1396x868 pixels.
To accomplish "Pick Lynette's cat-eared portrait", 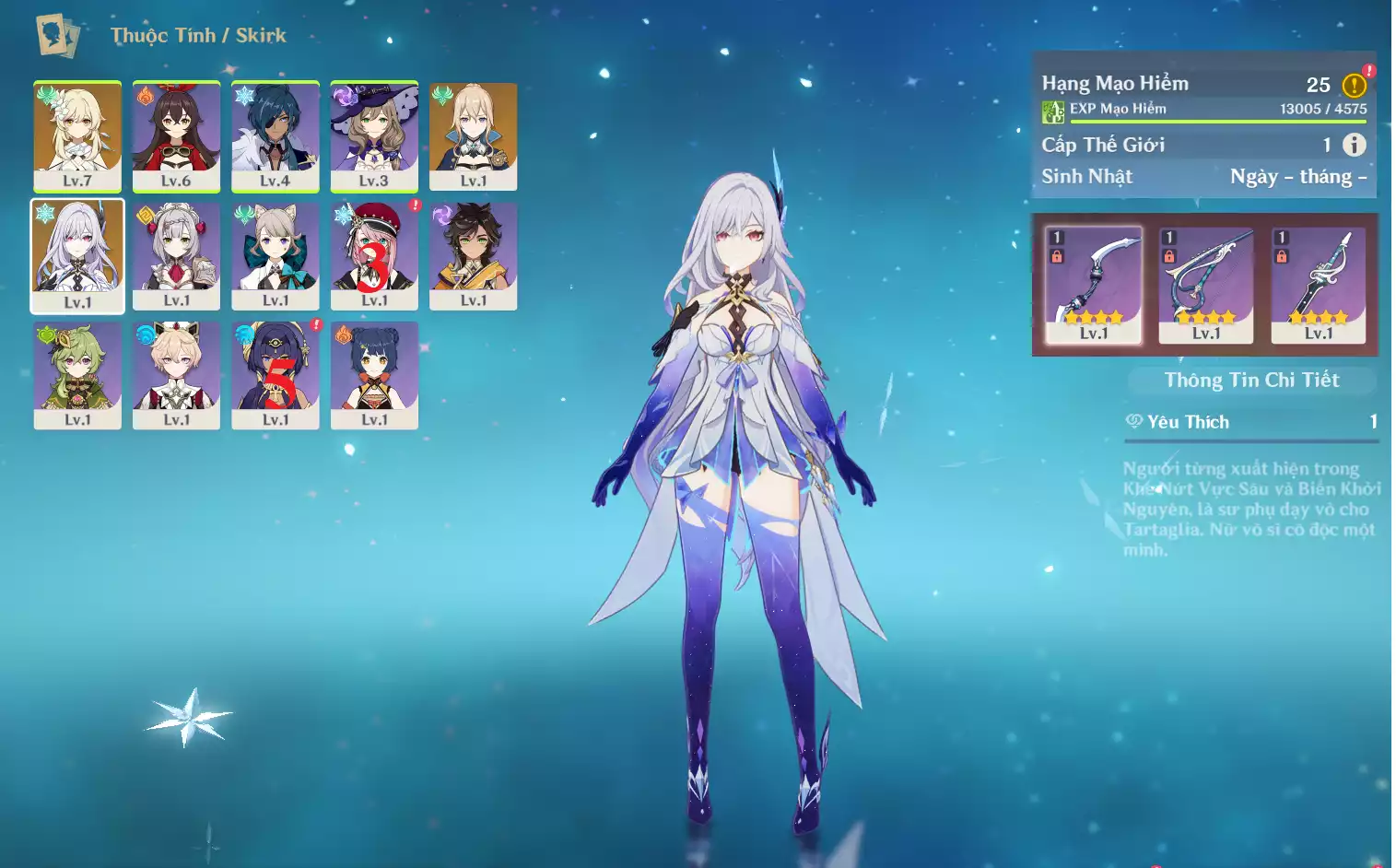I will click(276, 255).
